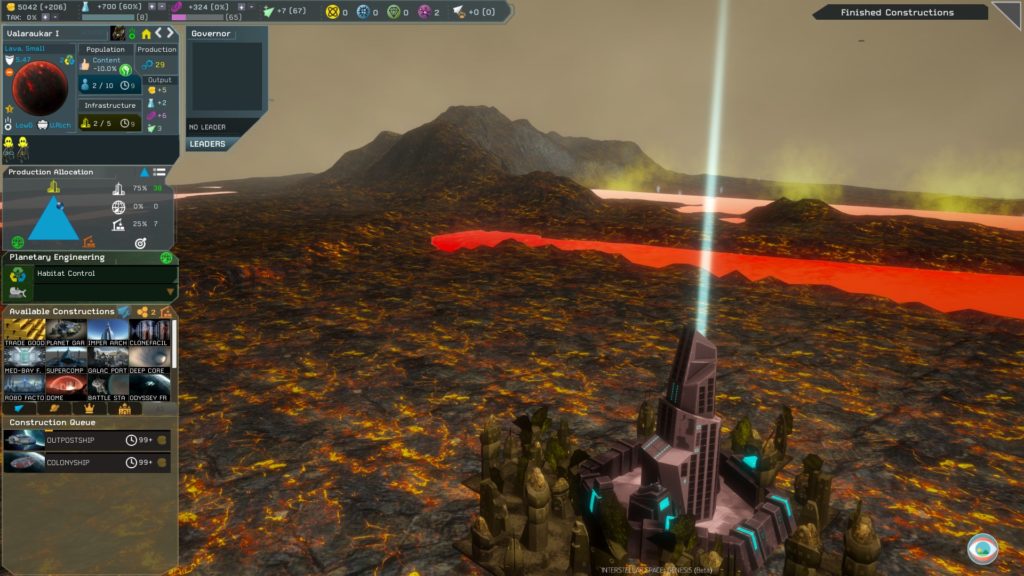Select Trade Goods construction

tap(24, 332)
